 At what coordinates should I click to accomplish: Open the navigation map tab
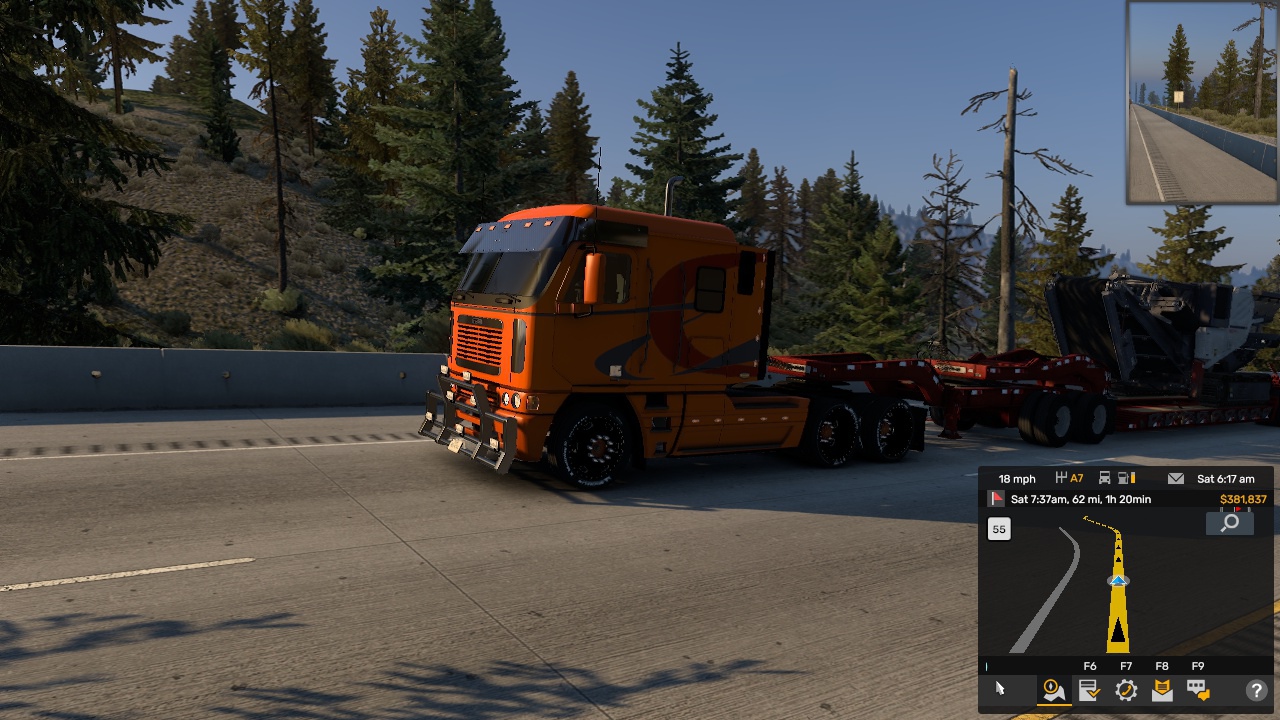[x=1052, y=689]
